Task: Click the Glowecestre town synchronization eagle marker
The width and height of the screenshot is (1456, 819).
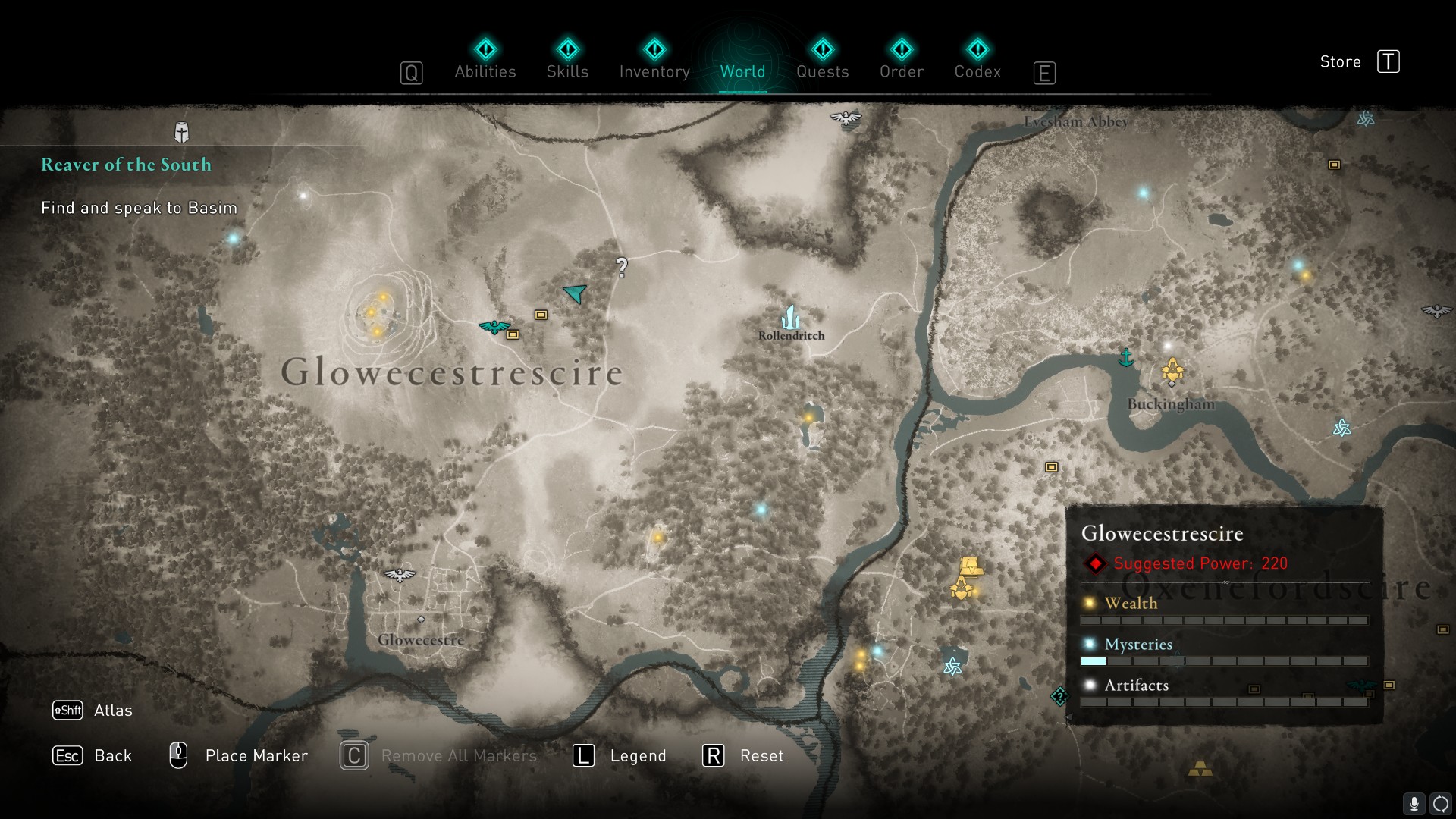Action: tap(400, 575)
